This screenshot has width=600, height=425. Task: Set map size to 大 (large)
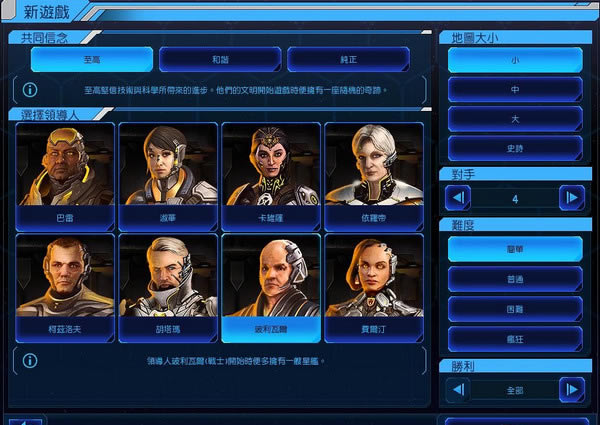tap(515, 118)
